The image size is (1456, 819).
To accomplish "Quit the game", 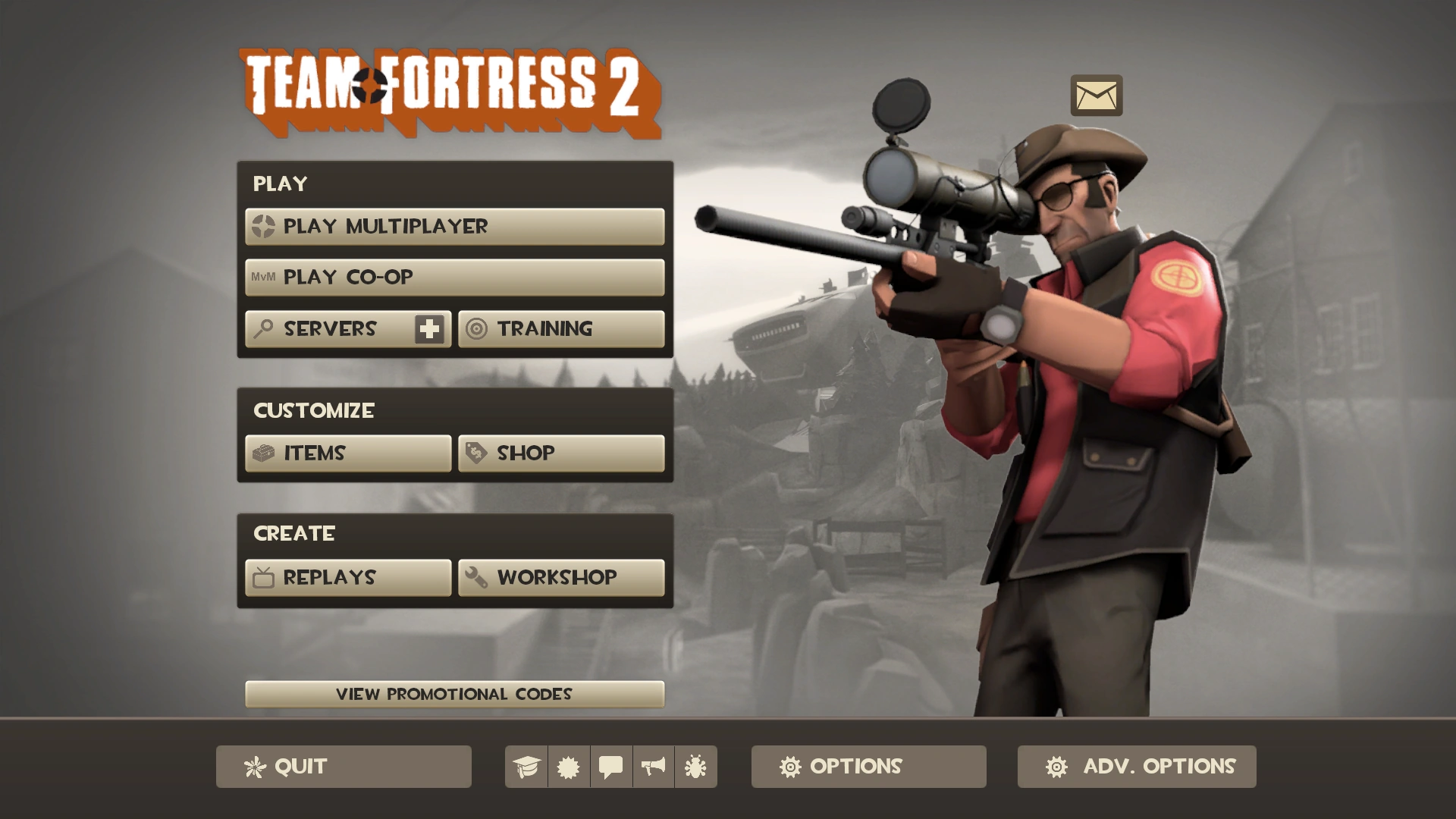I will coord(343,767).
